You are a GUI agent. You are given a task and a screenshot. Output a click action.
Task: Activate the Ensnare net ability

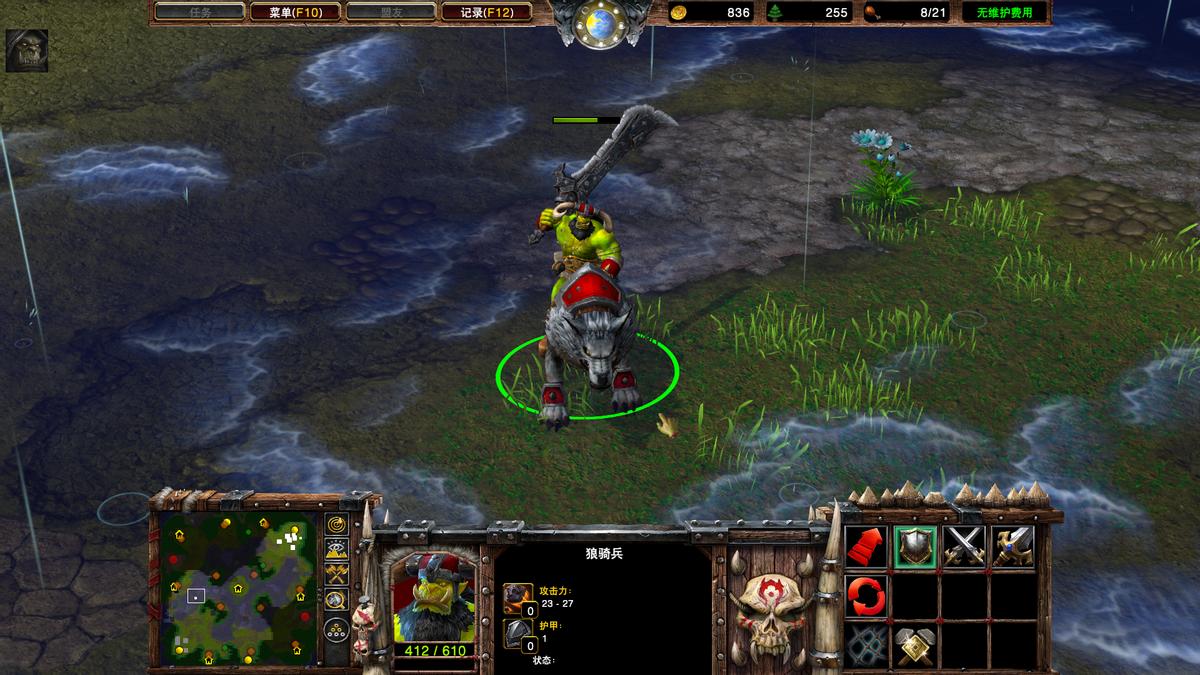[866, 645]
